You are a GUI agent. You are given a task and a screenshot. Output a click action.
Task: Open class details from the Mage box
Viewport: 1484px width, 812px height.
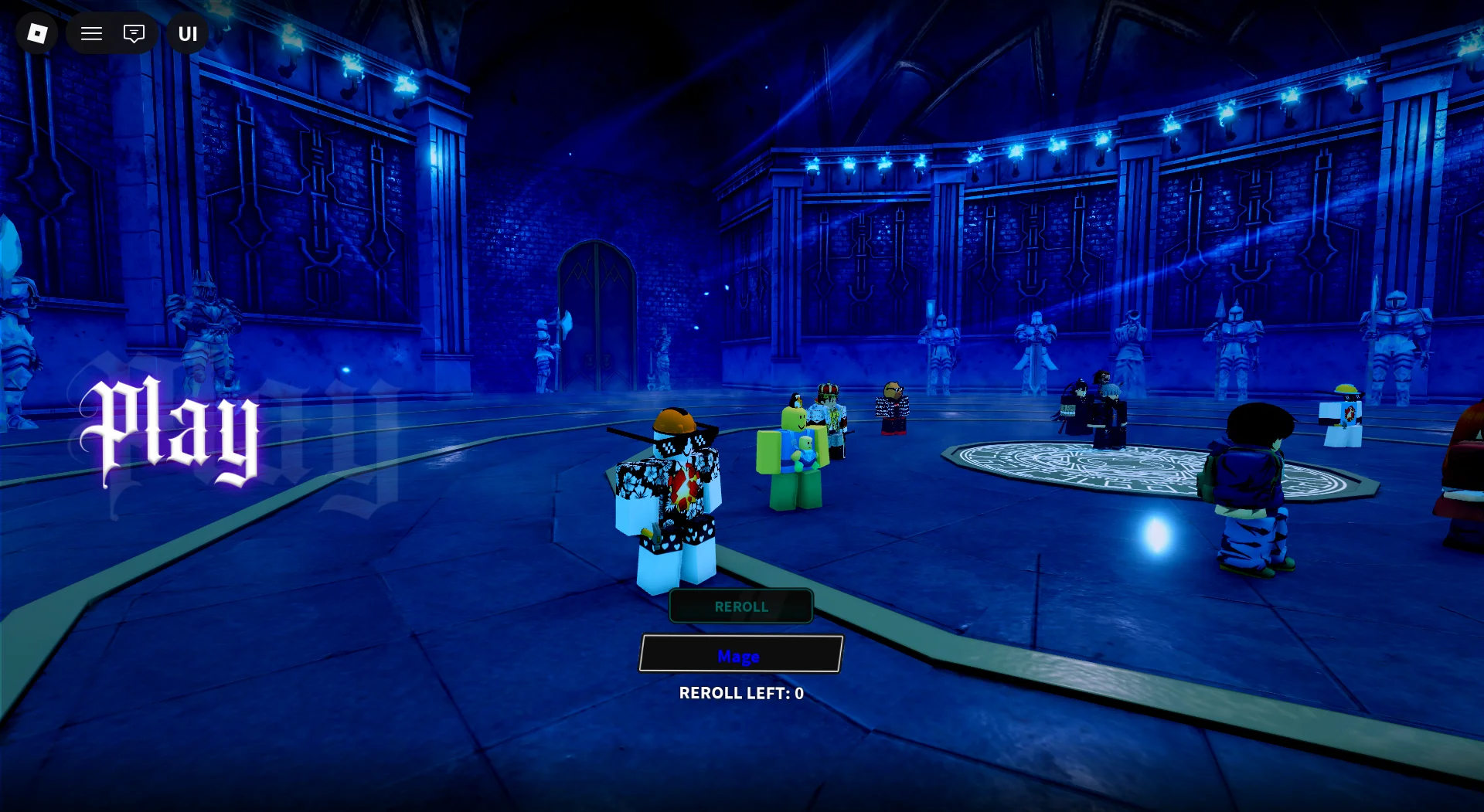[x=739, y=656]
